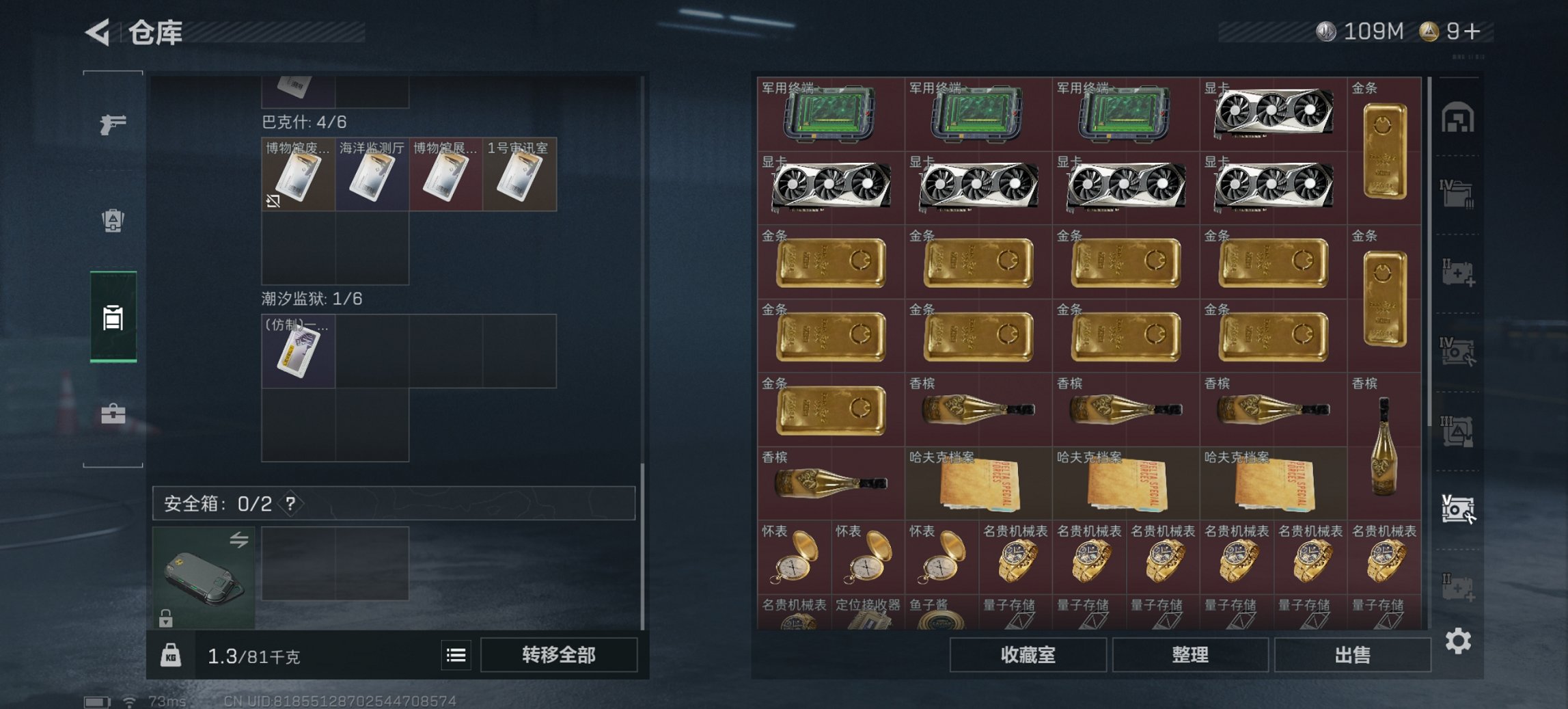
Task: Toggle the lock on the secure container device
Action: (166, 617)
